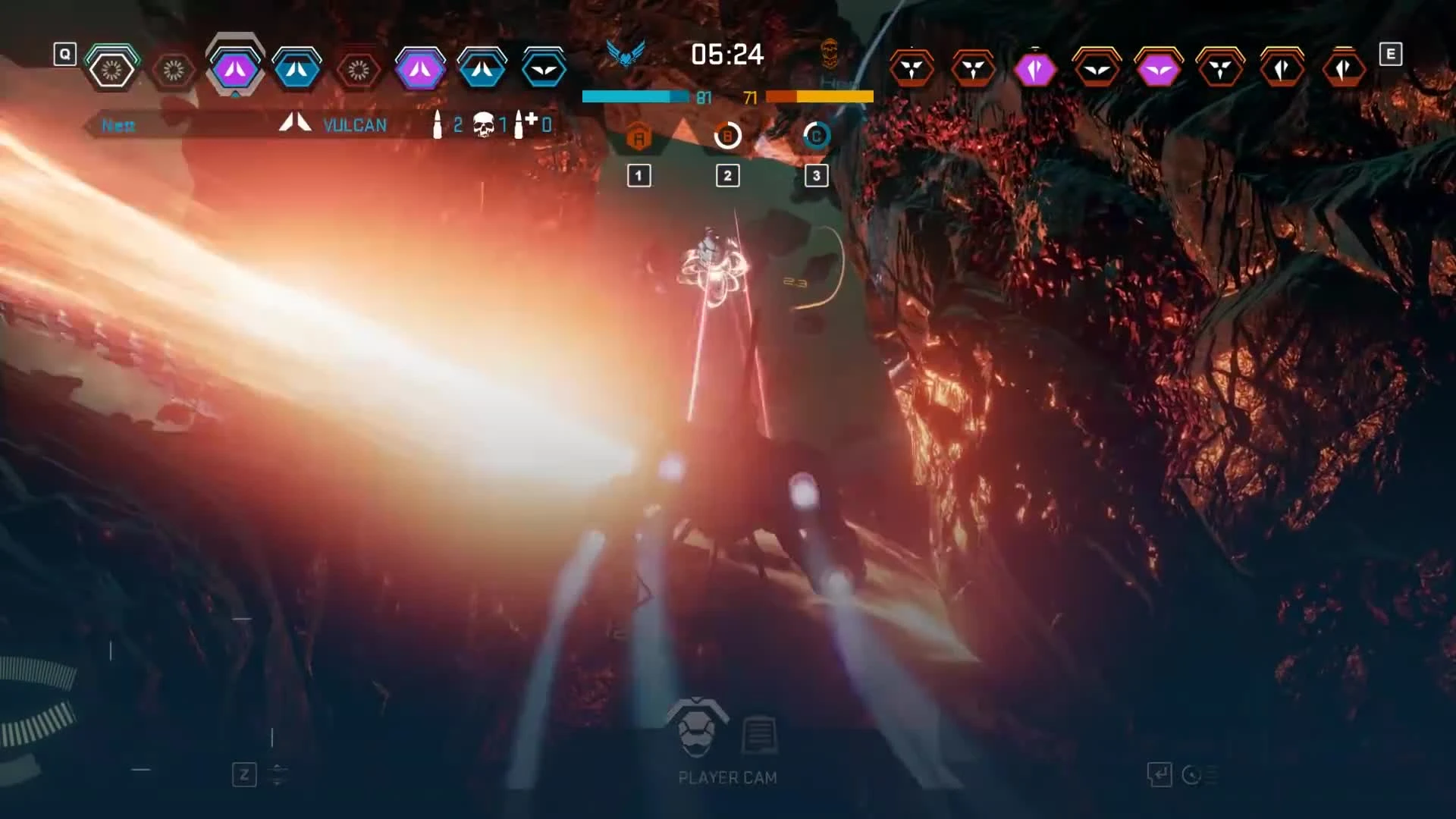
Task: Expand objective B using the 2 key indicator
Action: pos(727,175)
